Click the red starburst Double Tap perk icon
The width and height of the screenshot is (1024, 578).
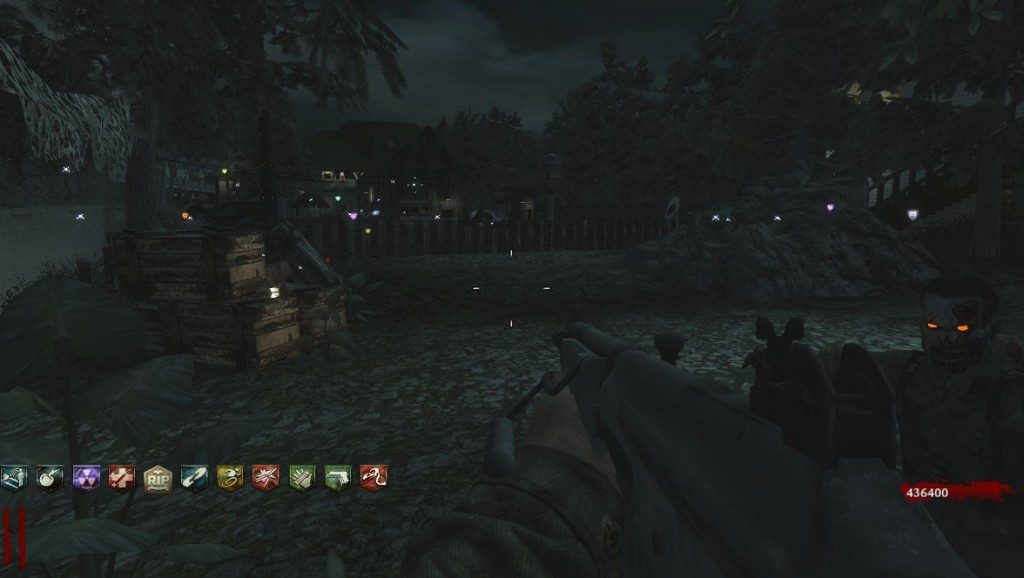click(x=265, y=477)
